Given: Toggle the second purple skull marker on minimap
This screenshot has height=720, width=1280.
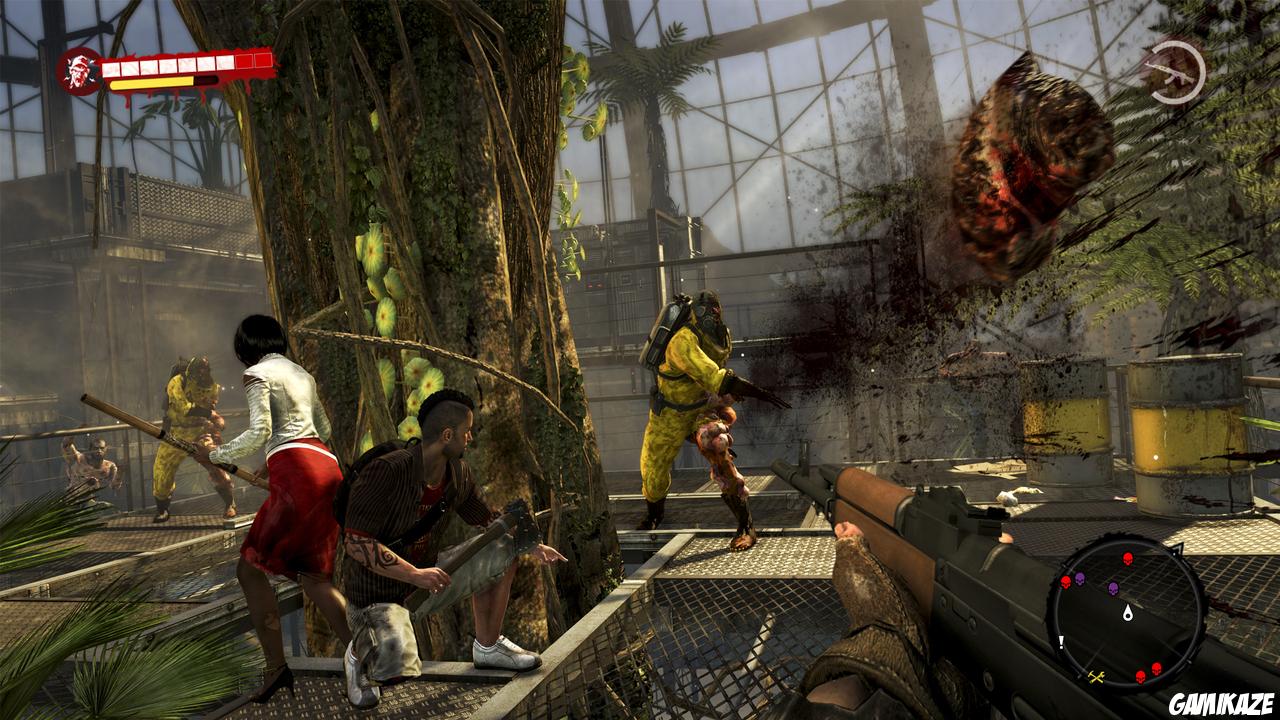Looking at the screenshot, I should [x=1114, y=589].
